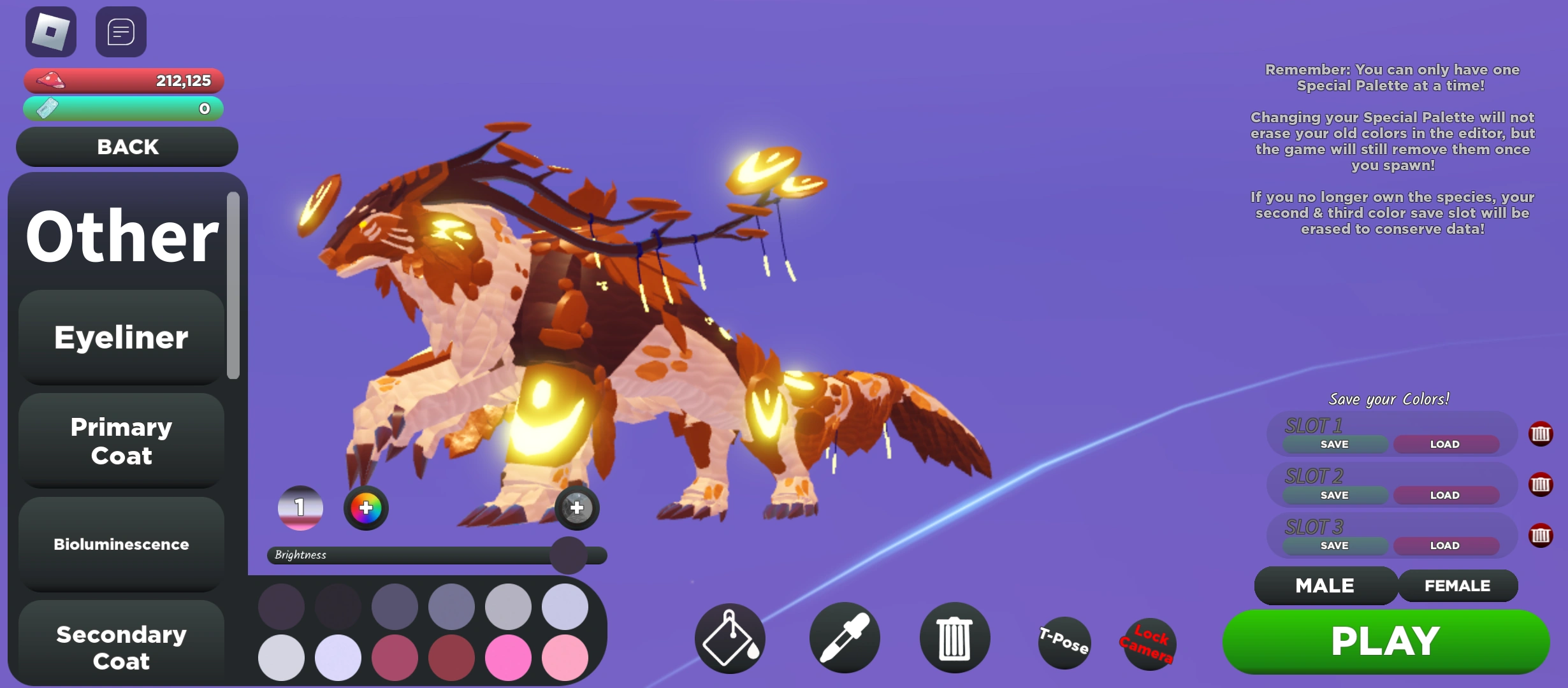Open the rainbow color wheel picker
The width and height of the screenshot is (1568, 688).
(x=365, y=507)
